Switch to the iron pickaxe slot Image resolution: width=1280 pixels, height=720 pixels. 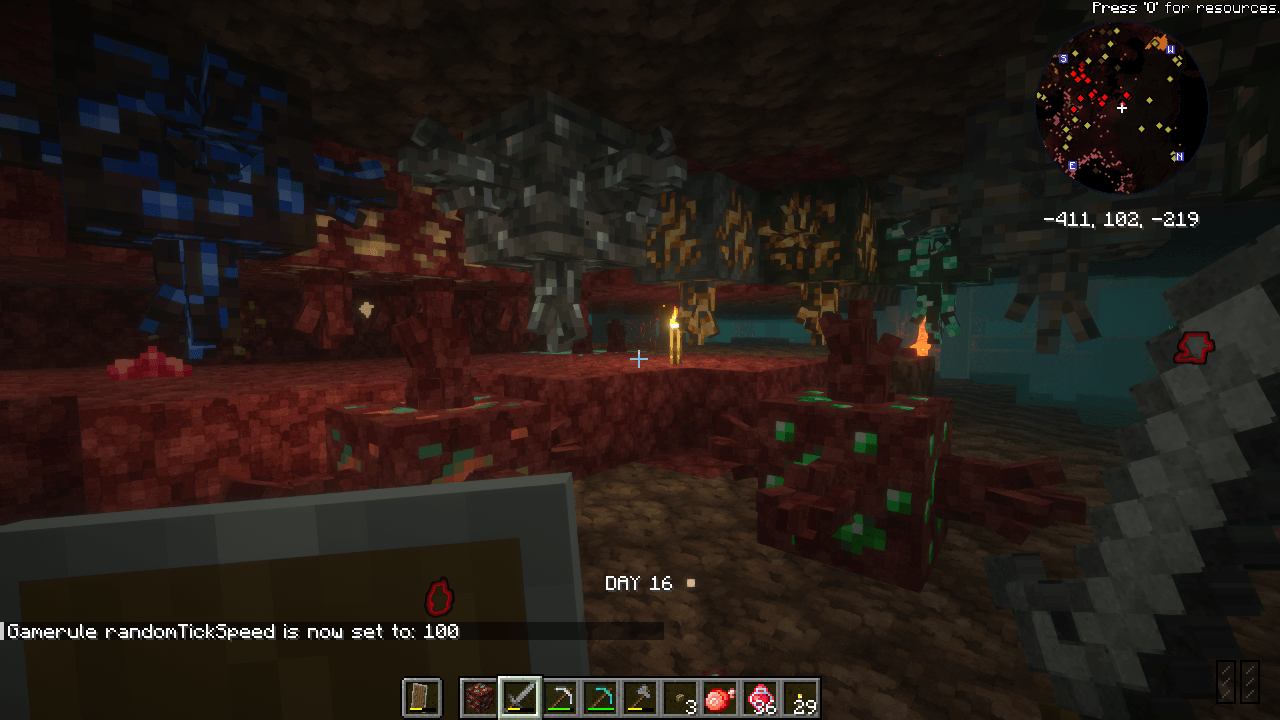[560, 697]
